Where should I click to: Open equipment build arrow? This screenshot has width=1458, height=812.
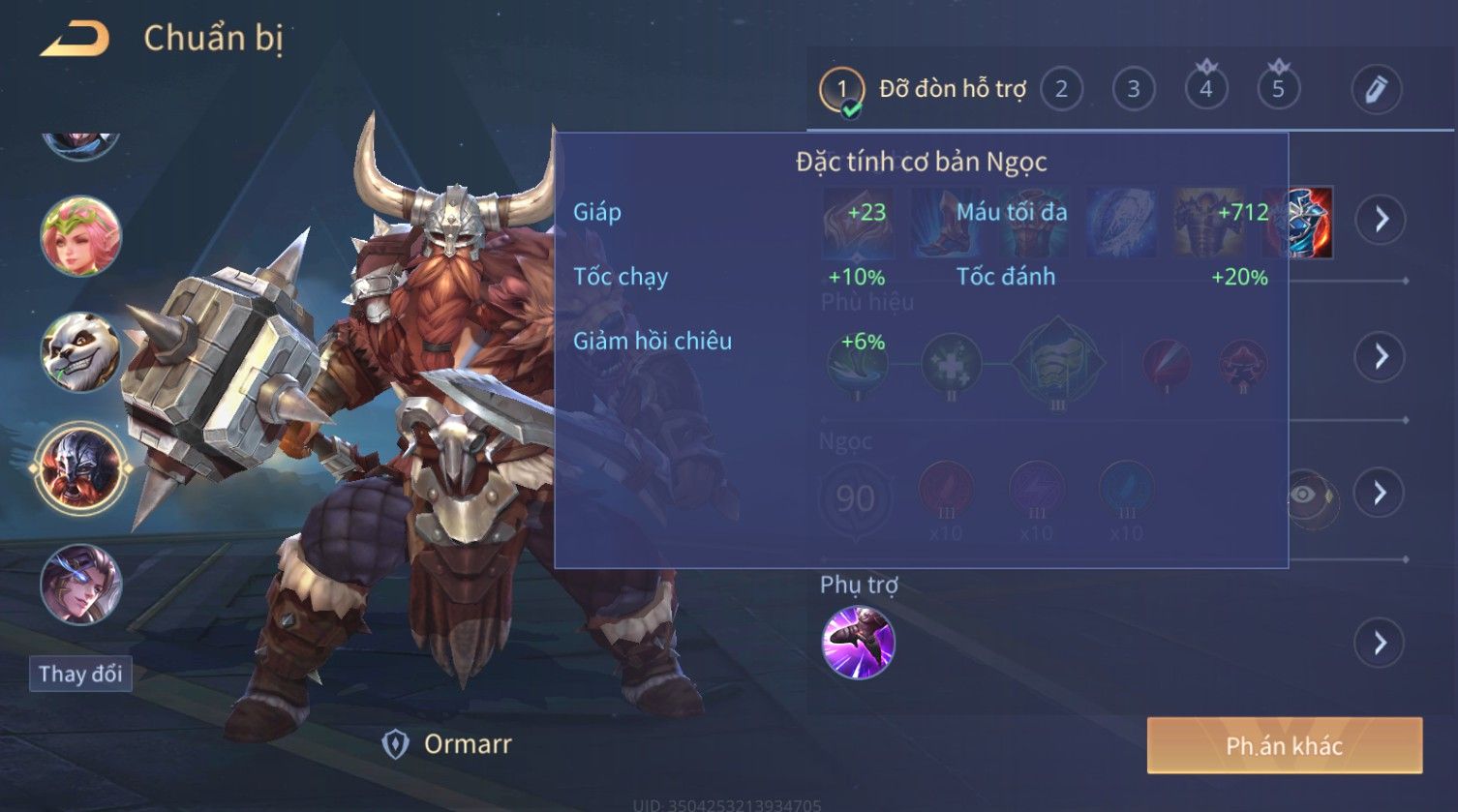1381,220
